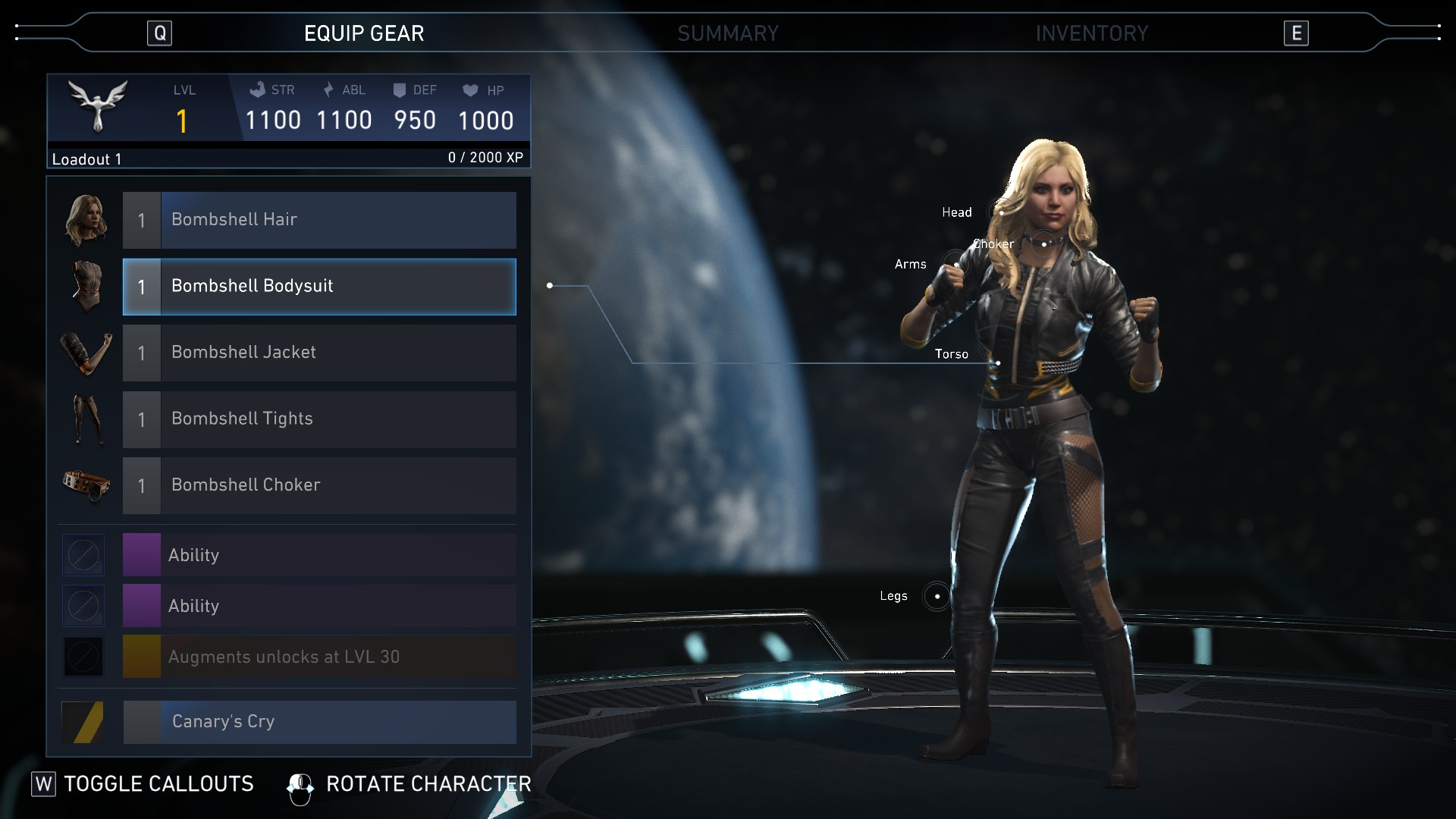The height and width of the screenshot is (819, 1456).
Task: Choose the Bombshell Bodysuit slot
Action: pyautogui.click(x=319, y=287)
